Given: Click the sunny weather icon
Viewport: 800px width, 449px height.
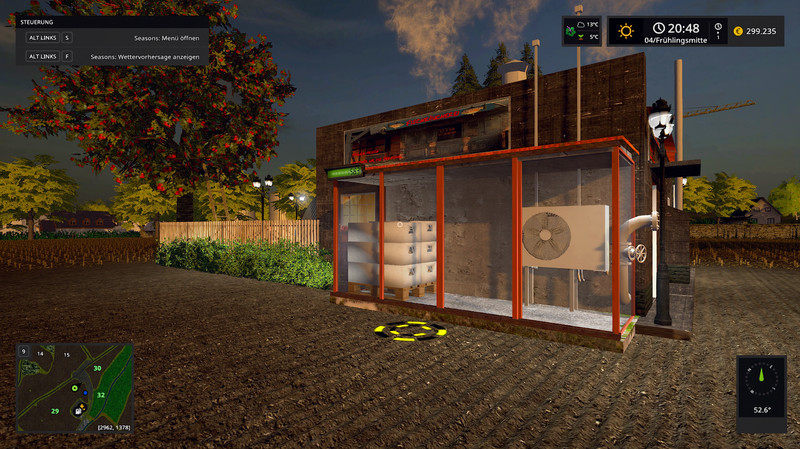Looking at the screenshot, I should click(626, 30).
